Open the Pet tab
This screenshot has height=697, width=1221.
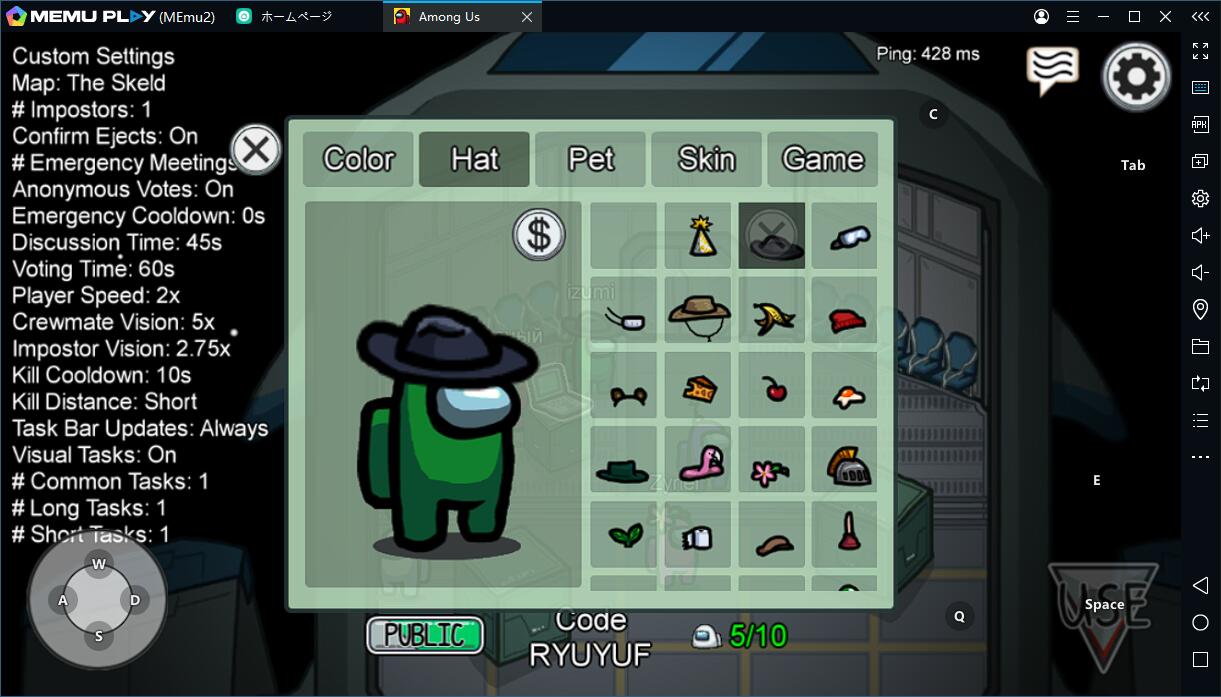pos(590,159)
